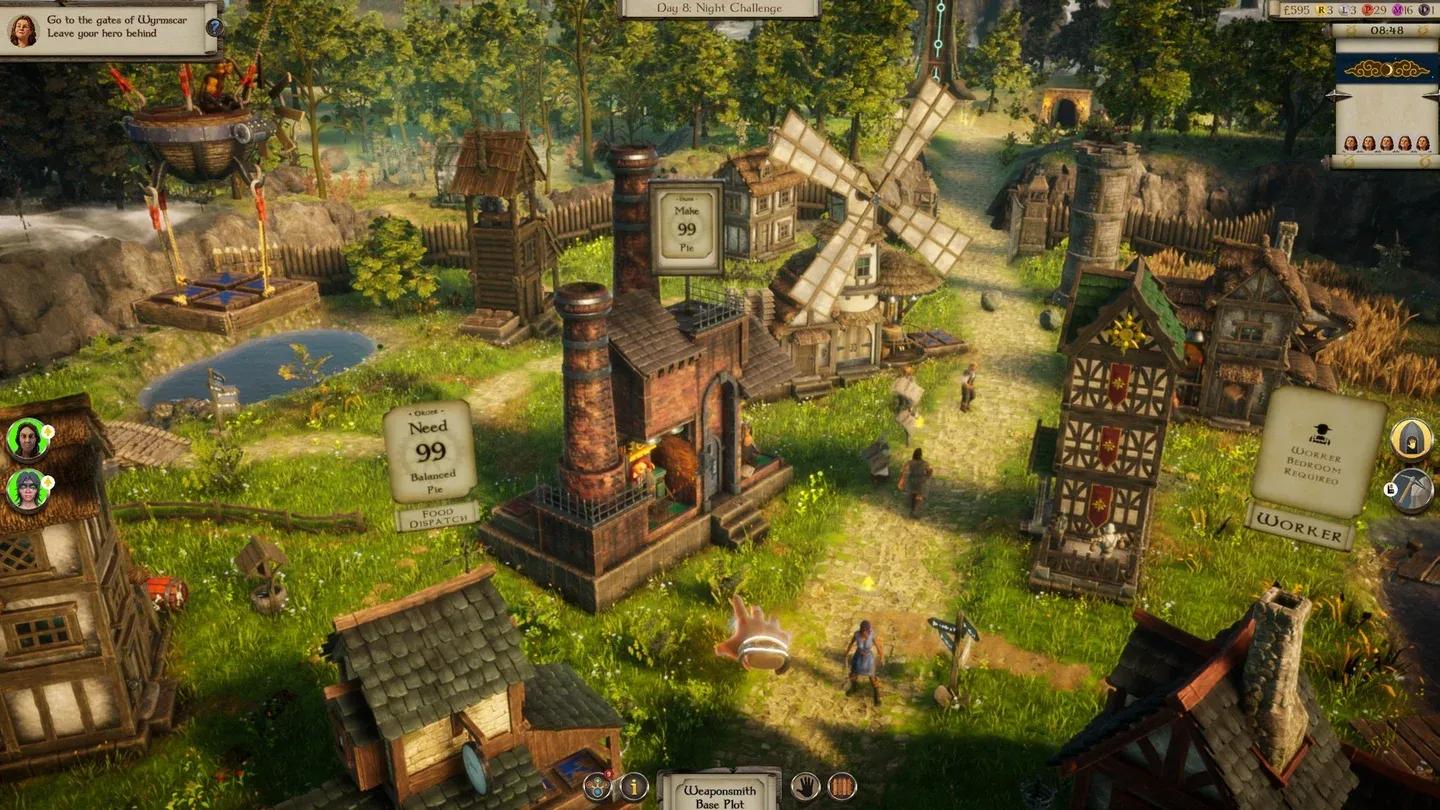Click the quest help question mark
Screen dimensions: 1440x810
pos(213,27)
